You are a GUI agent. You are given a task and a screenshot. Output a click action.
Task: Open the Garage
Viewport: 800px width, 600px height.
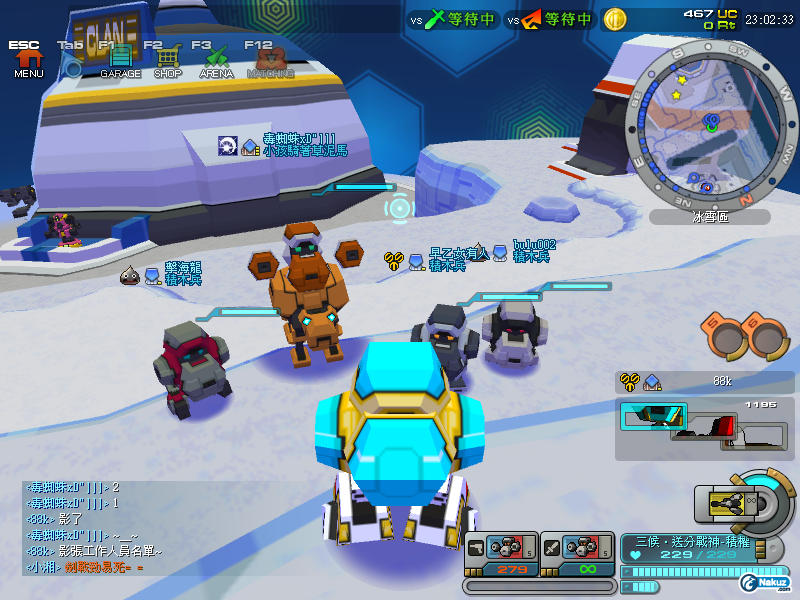pyautogui.click(x=120, y=59)
